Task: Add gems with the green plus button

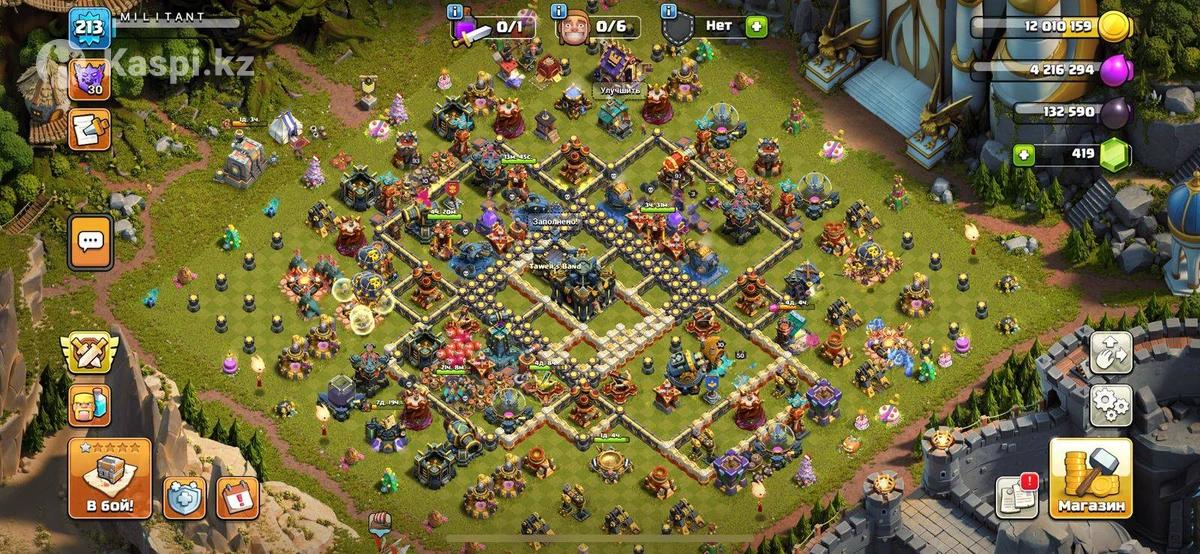Action: point(1022,155)
